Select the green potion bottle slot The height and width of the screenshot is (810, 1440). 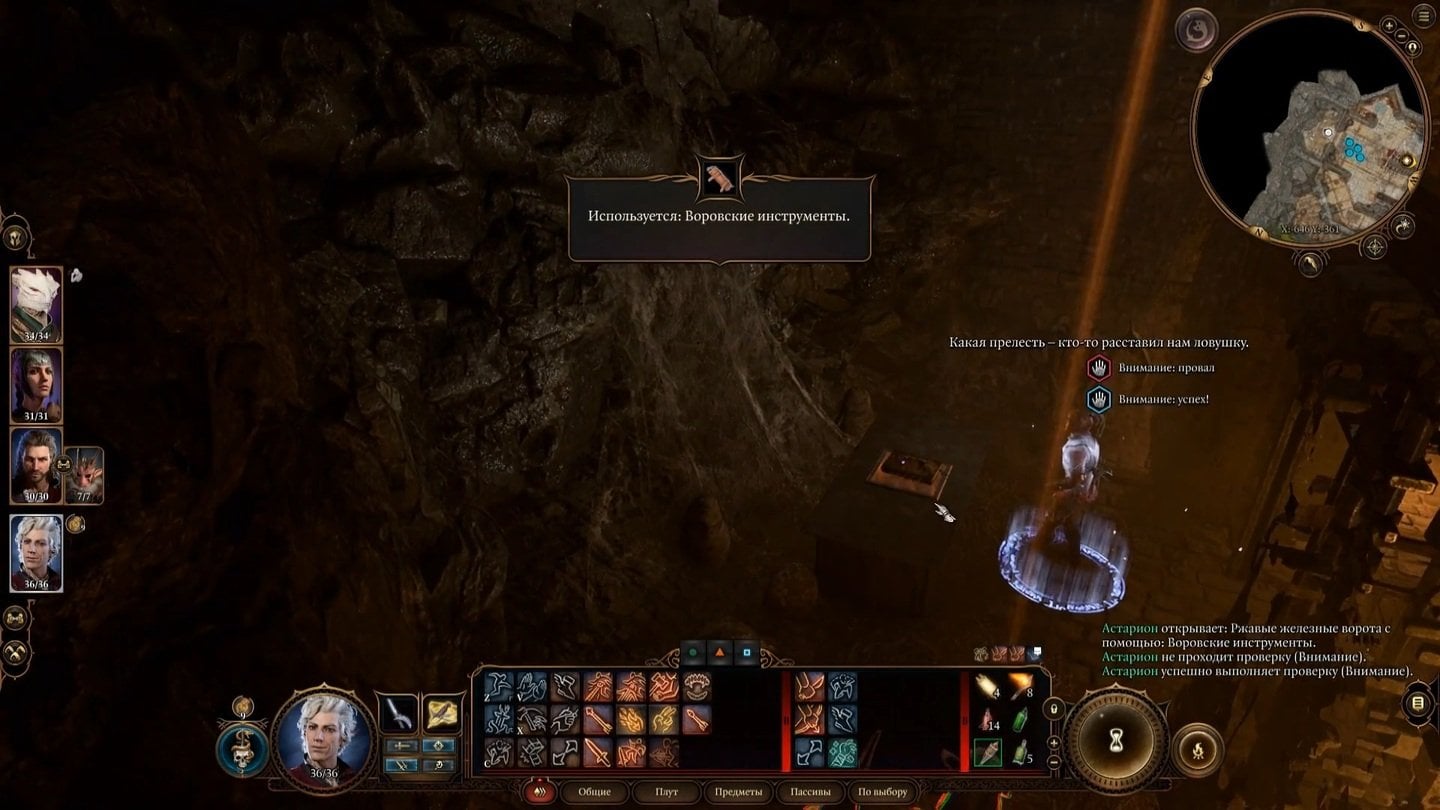click(1020, 721)
